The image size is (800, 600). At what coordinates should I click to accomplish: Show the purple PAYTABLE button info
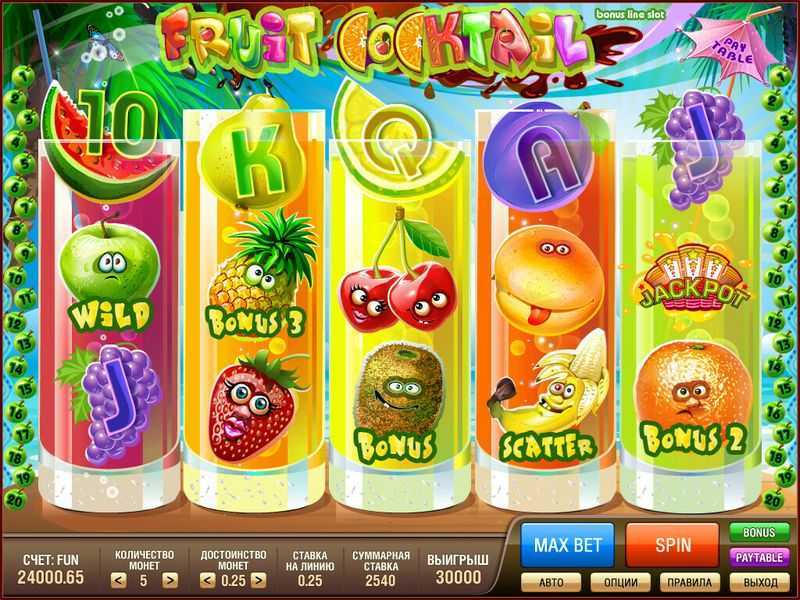[x=757, y=557]
